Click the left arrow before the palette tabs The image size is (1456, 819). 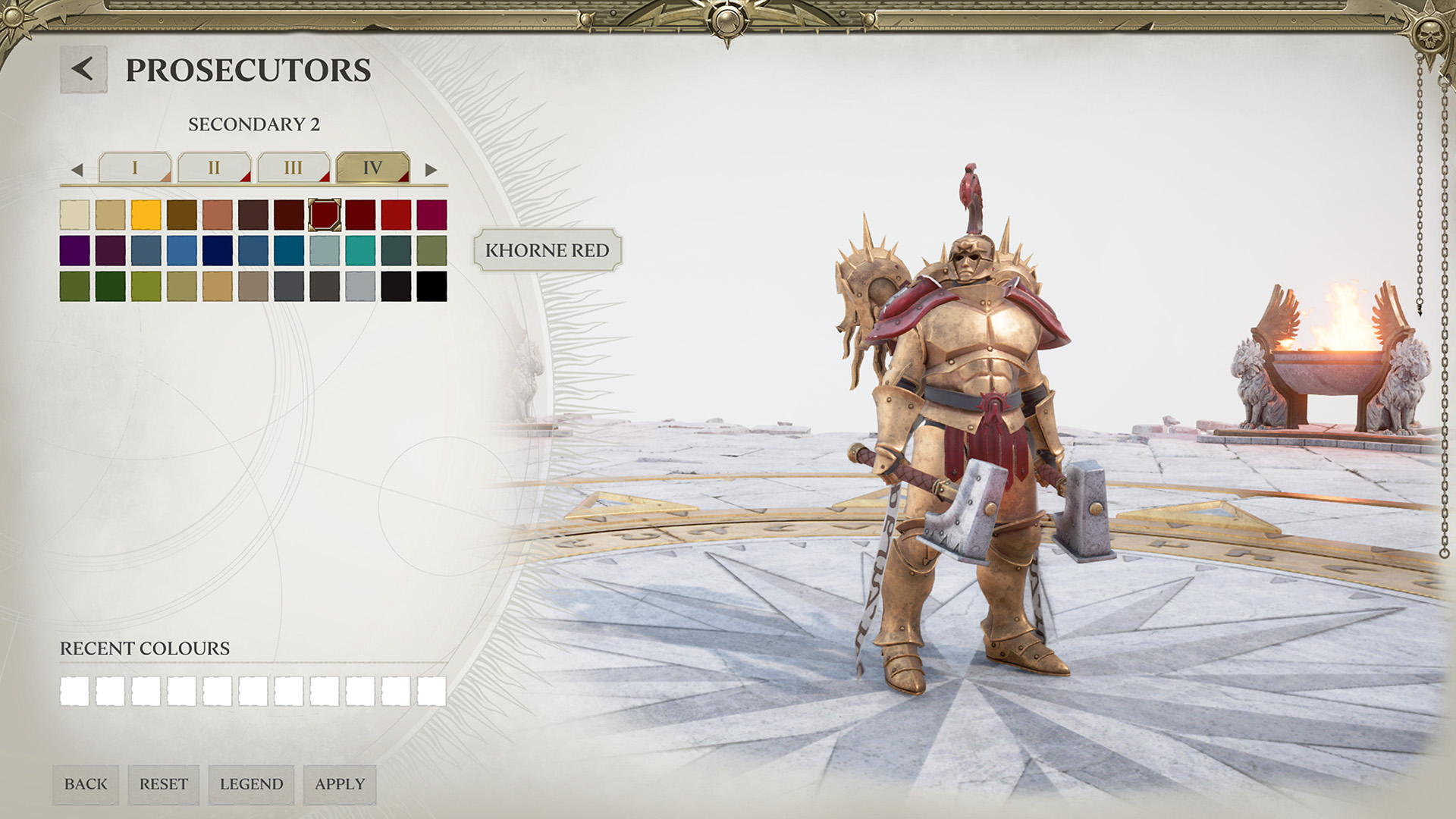tap(77, 170)
